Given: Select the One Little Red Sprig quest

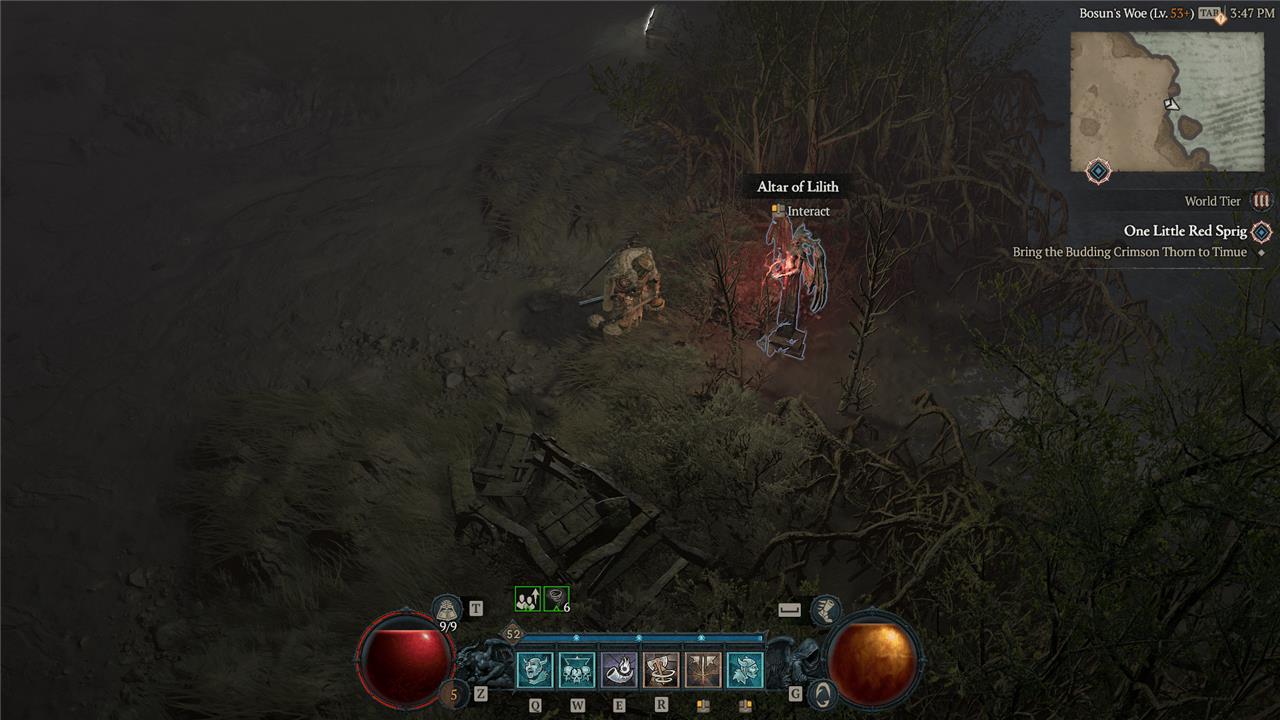Looking at the screenshot, I should [1185, 231].
